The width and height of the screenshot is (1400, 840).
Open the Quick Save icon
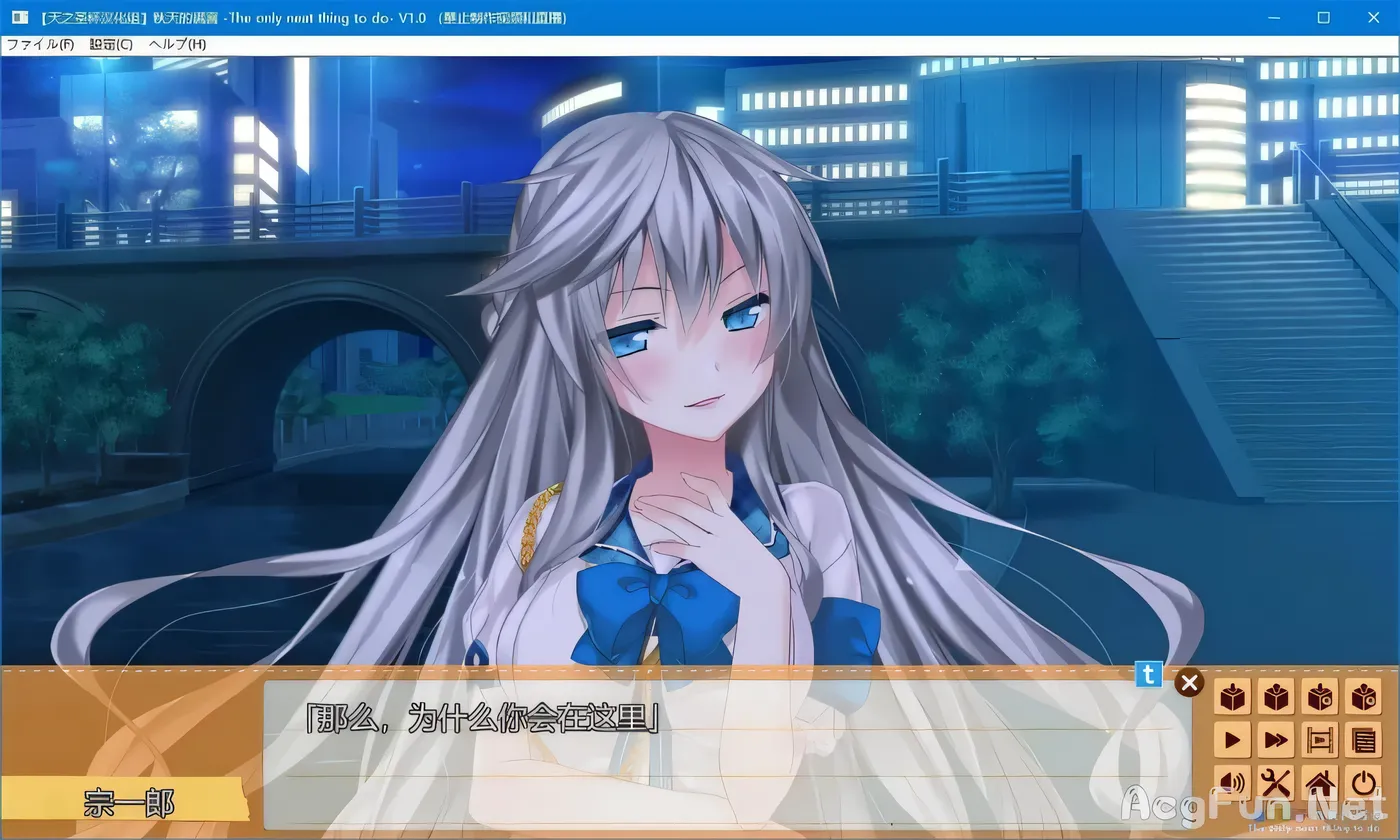pyautogui.click(x=1320, y=694)
